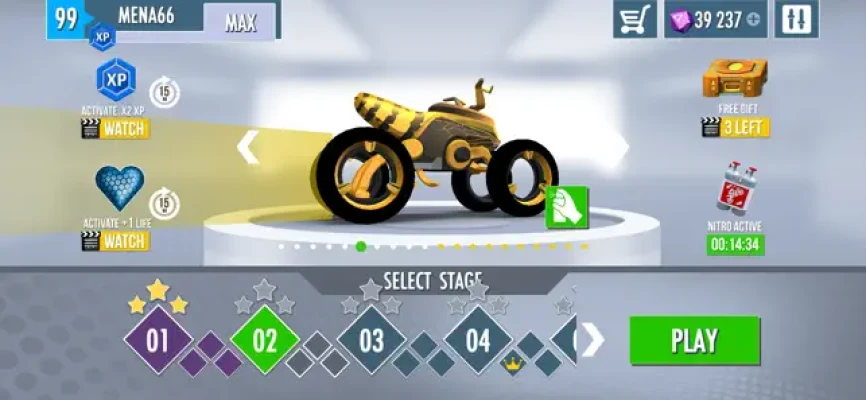Switch to the previous bike with left arrow
The image size is (866, 400).
point(247,148)
